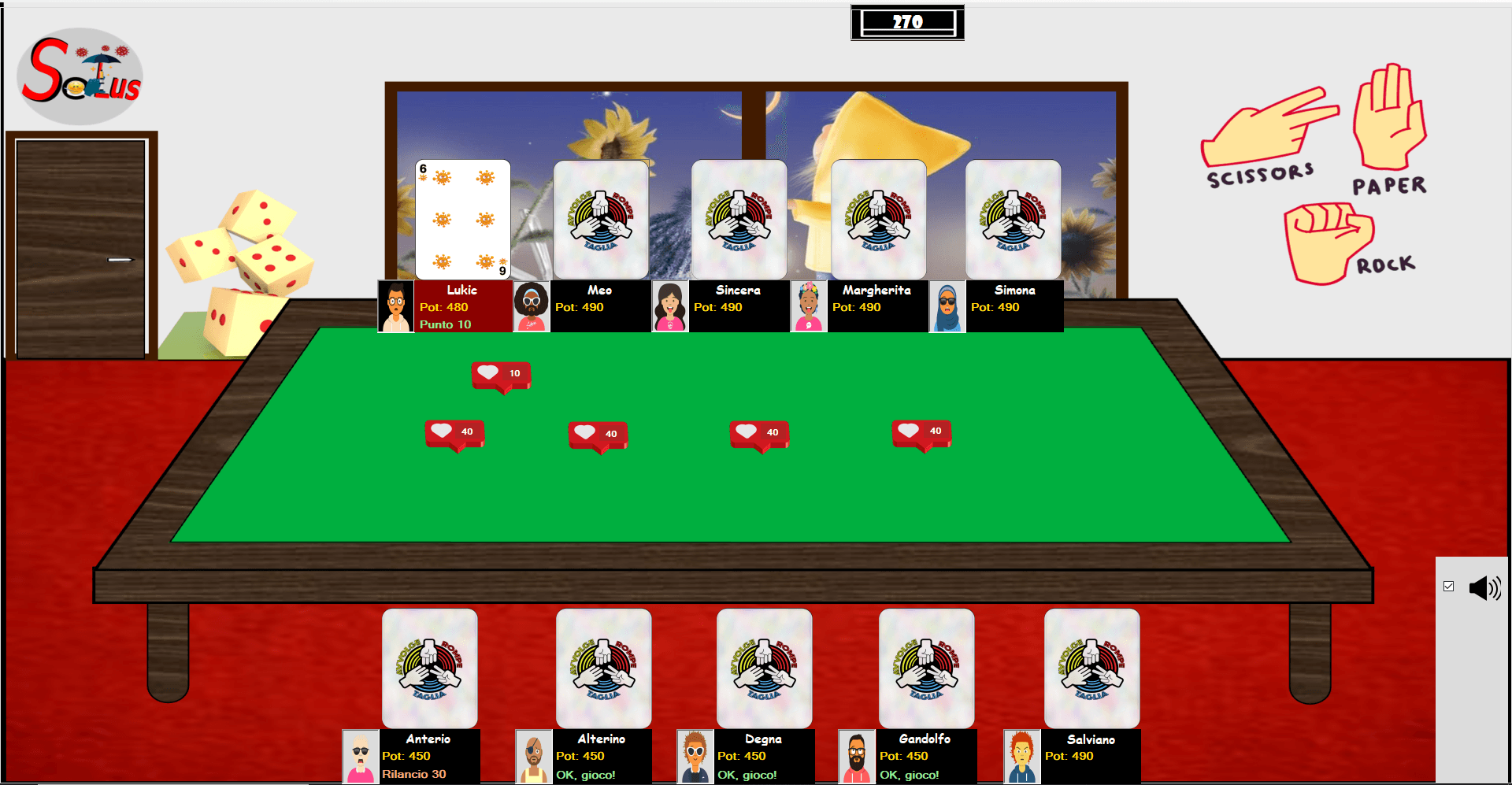
Task: Click Sincera's avatar portrait
Action: point(670,305)
